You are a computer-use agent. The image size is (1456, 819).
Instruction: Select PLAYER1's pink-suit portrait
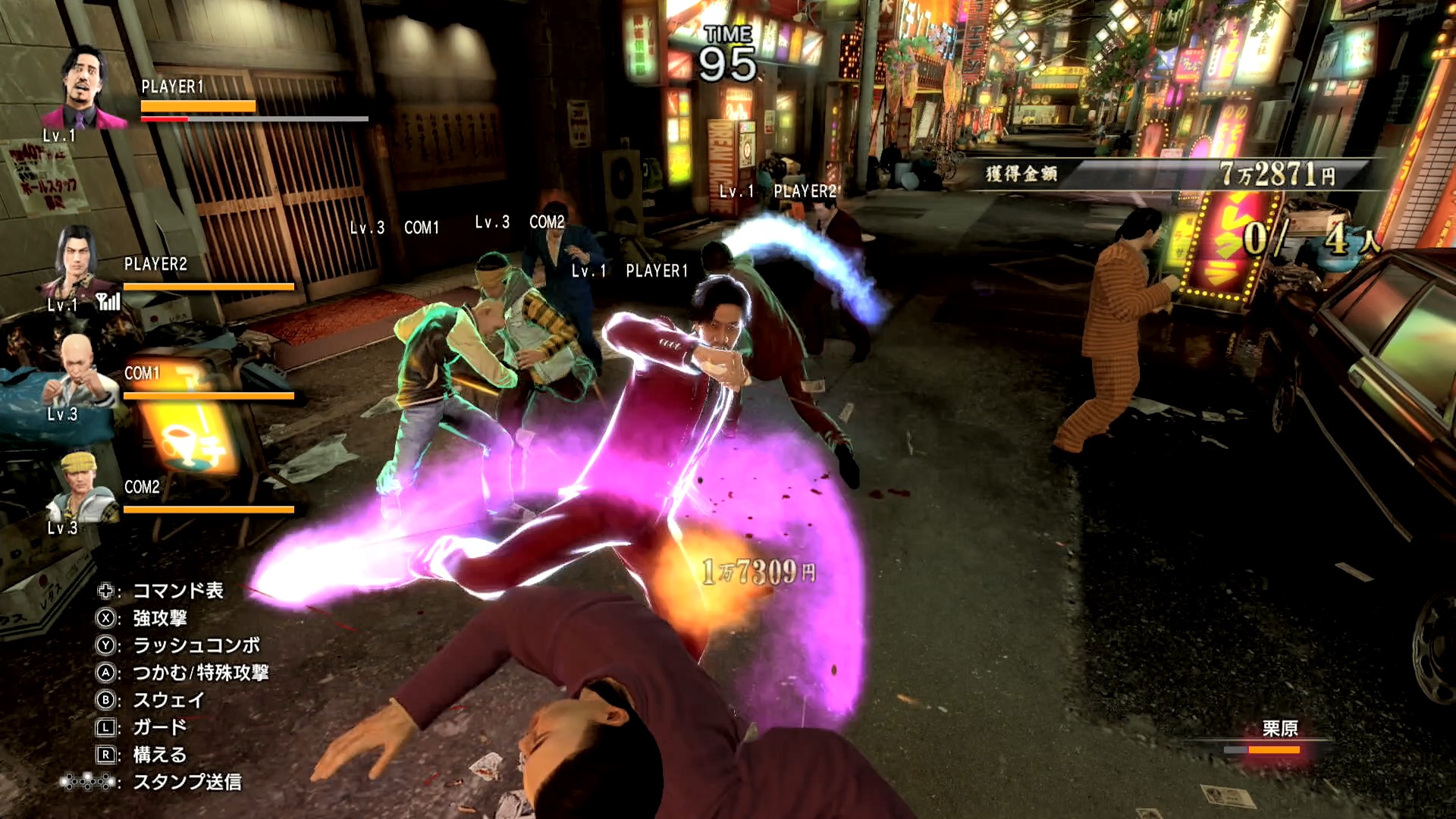84,89
